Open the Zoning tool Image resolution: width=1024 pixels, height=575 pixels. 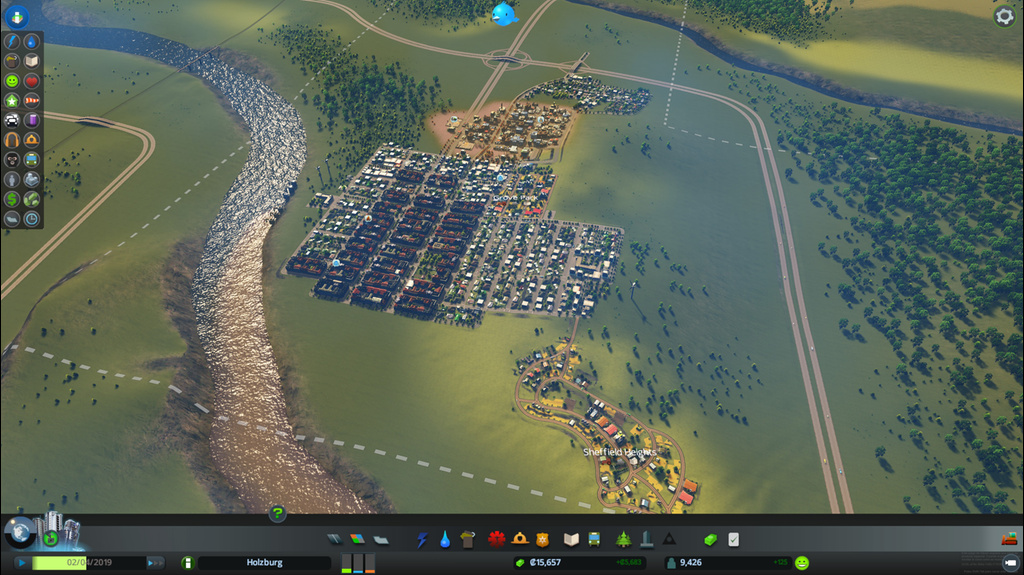357,540
